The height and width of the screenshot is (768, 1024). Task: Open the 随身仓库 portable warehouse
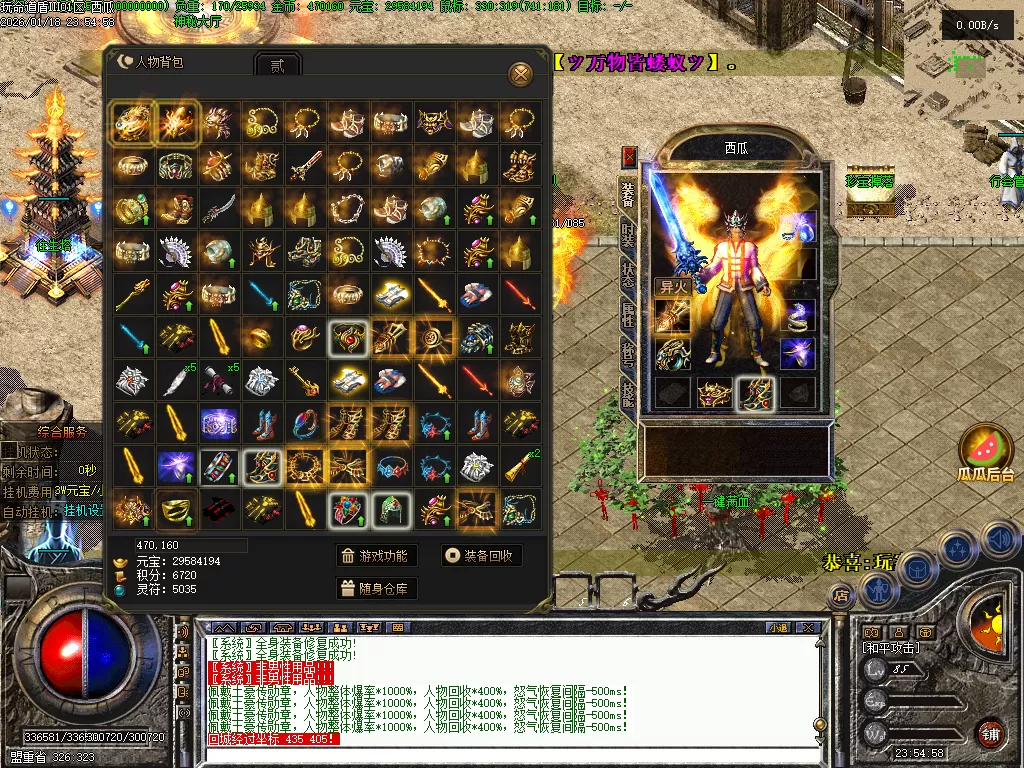[x=375, y=588]
